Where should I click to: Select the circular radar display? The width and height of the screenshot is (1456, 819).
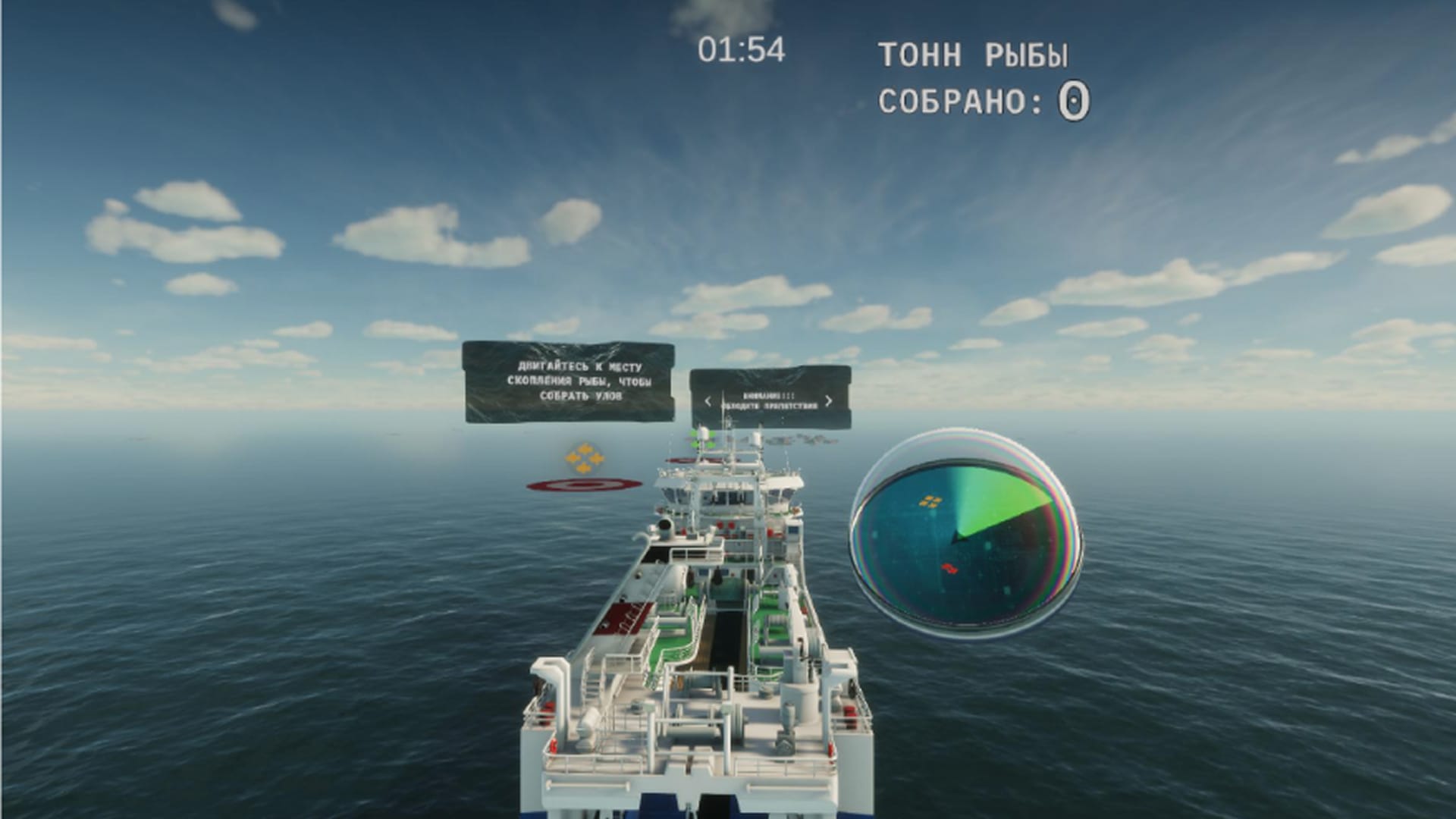click(965, 535)
